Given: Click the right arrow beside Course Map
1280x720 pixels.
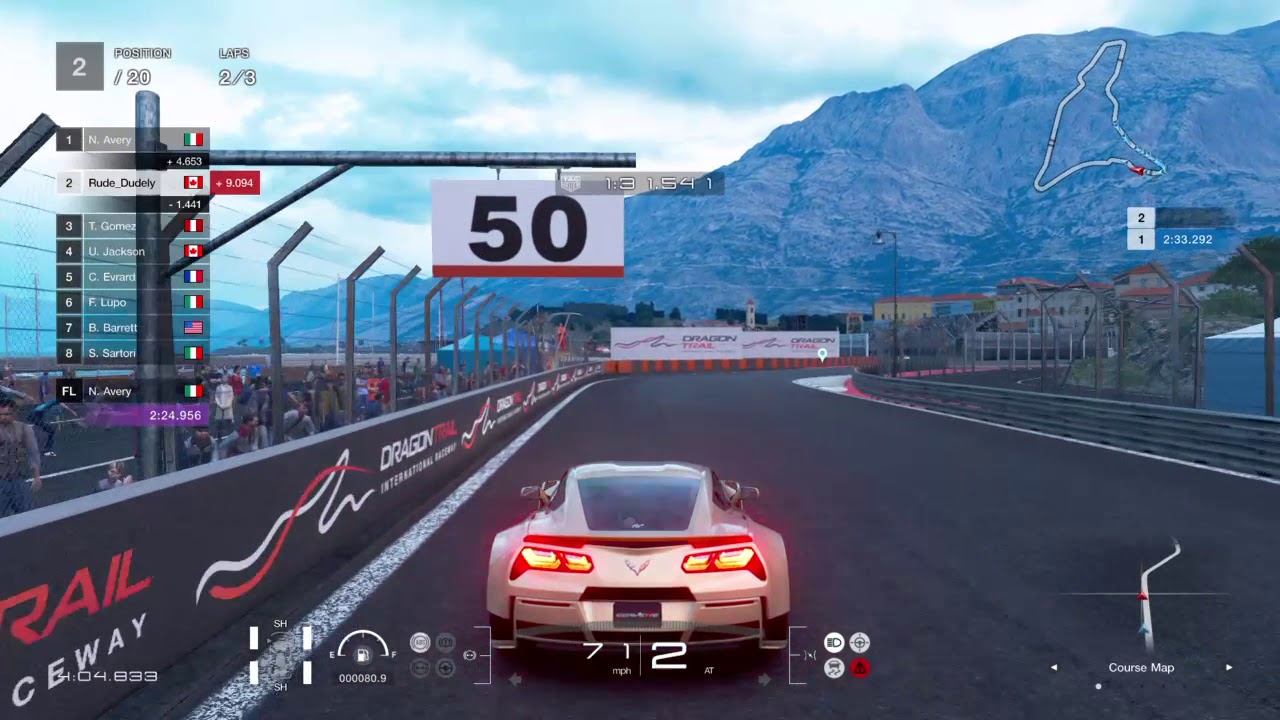Looking at the screenshot, I should [x=1228, y=667].
